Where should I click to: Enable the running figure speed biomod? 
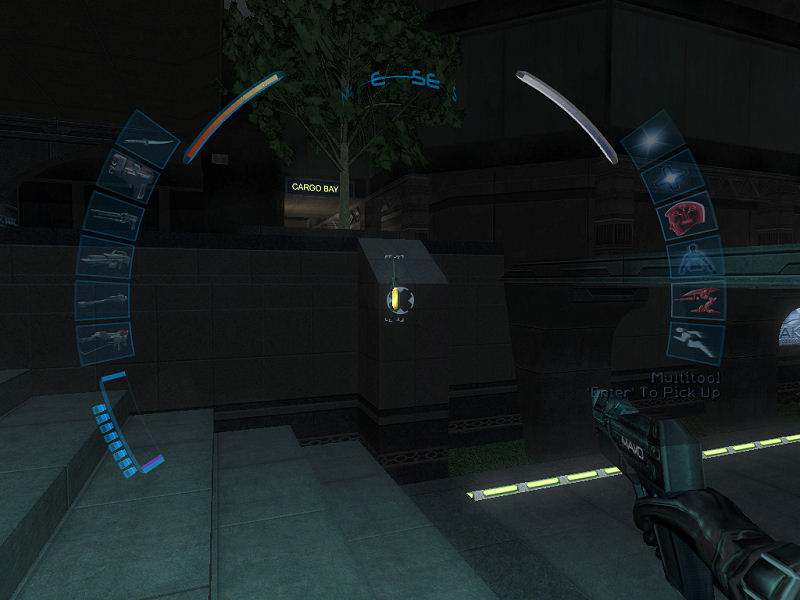[x=693, y=341]
